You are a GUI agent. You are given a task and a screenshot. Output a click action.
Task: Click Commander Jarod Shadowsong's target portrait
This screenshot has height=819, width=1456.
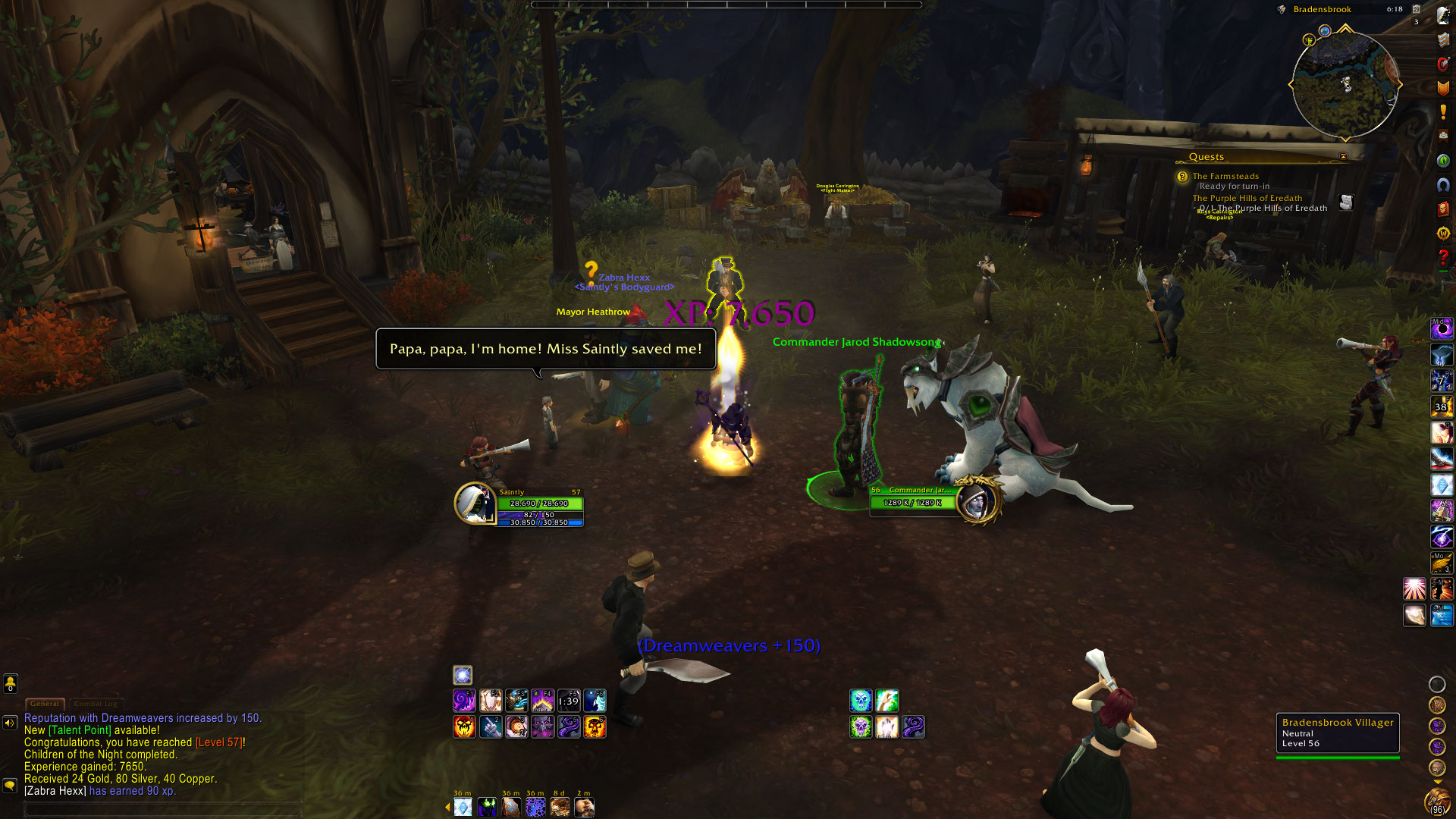(977, 500)
